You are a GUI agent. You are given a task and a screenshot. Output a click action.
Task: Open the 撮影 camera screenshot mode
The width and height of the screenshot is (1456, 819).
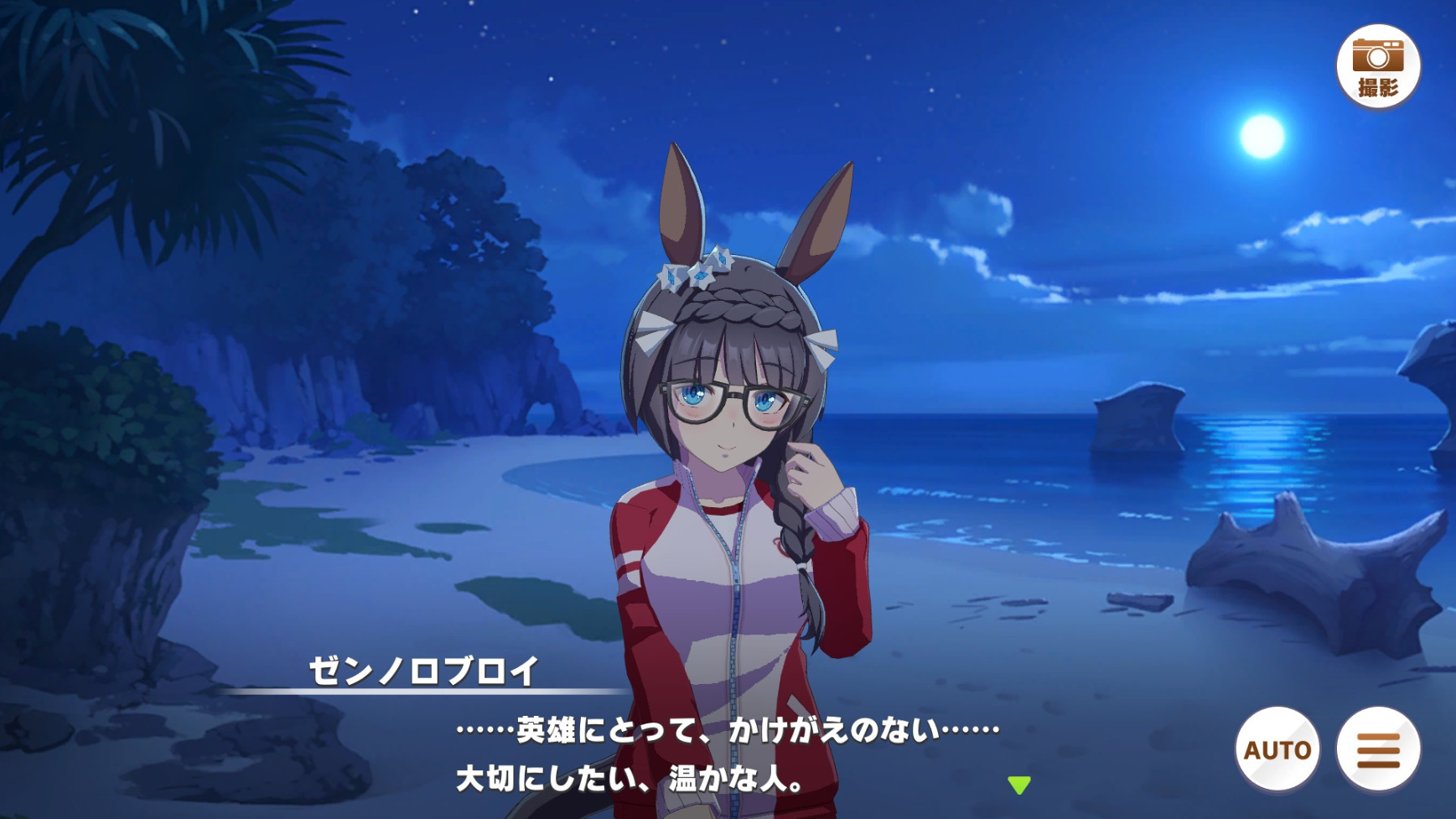[1377, 67]
